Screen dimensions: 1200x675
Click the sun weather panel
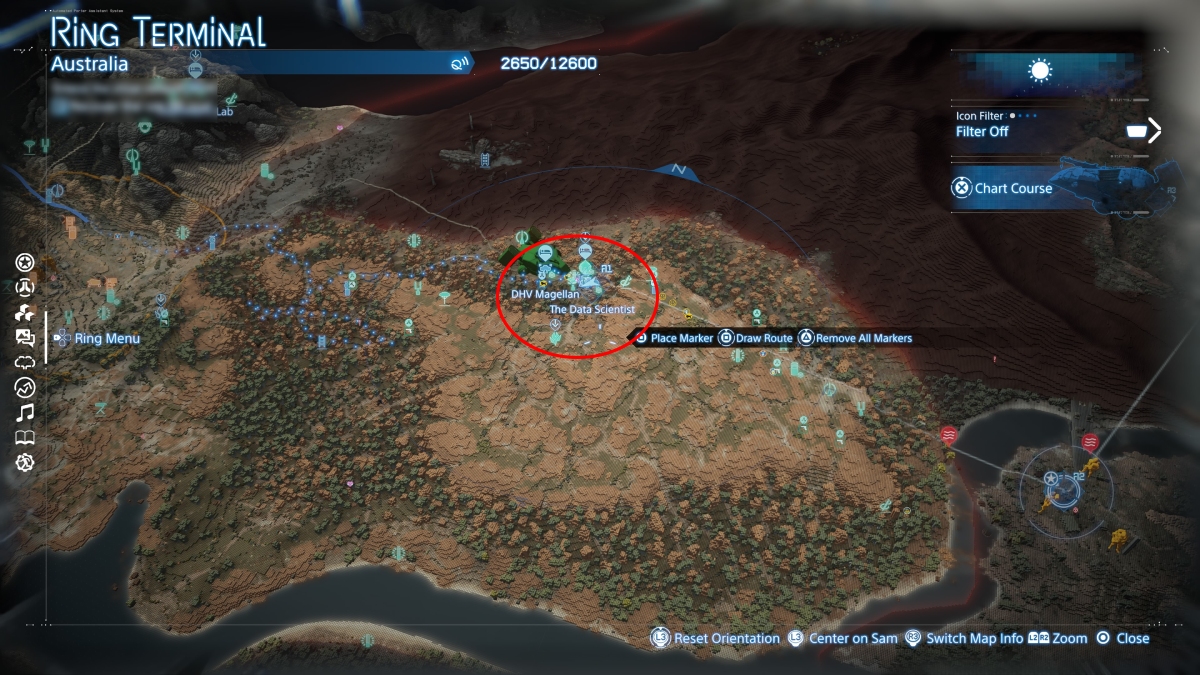1041,71
